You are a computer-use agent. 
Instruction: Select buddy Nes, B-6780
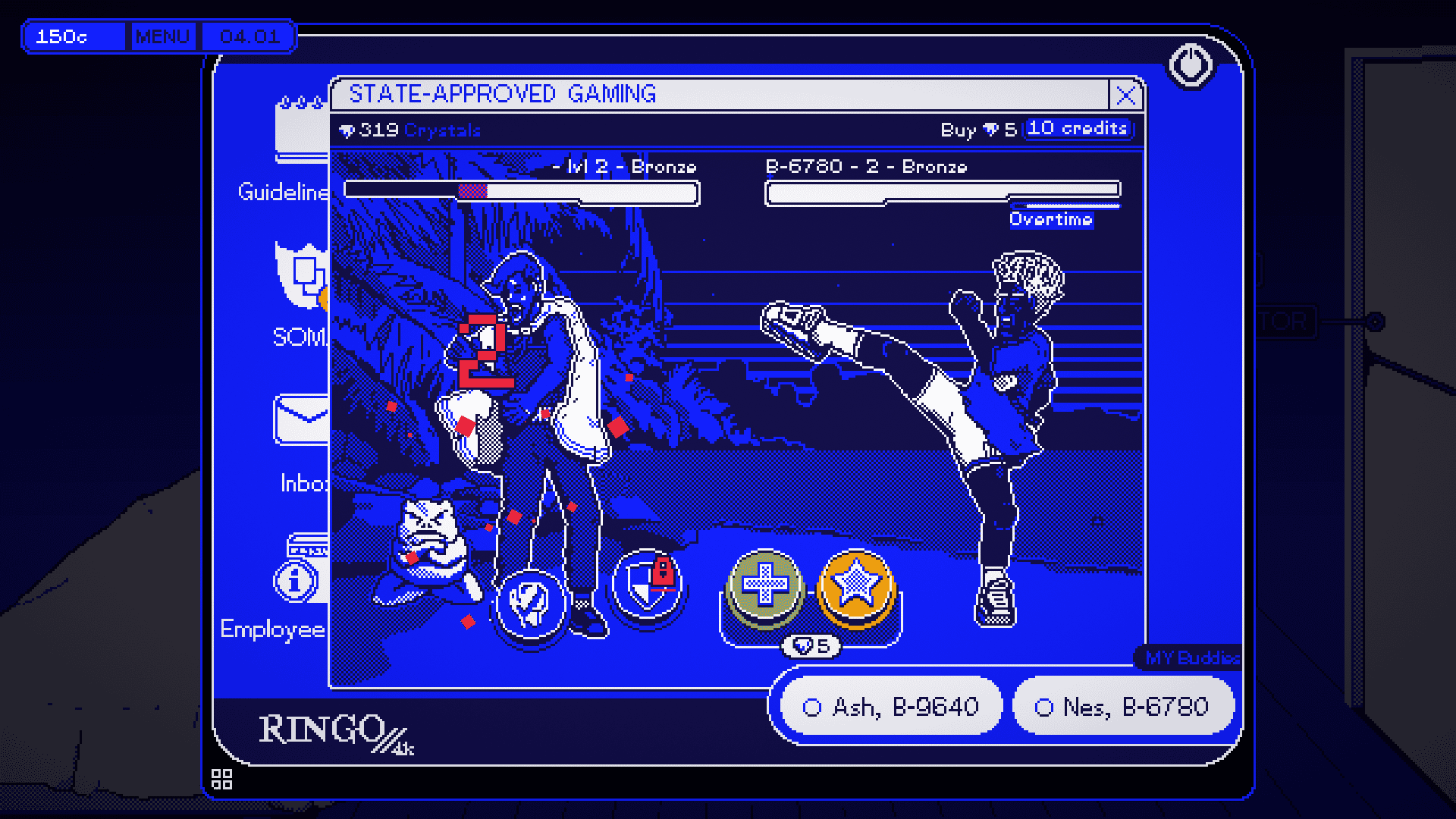[1123, 705]
